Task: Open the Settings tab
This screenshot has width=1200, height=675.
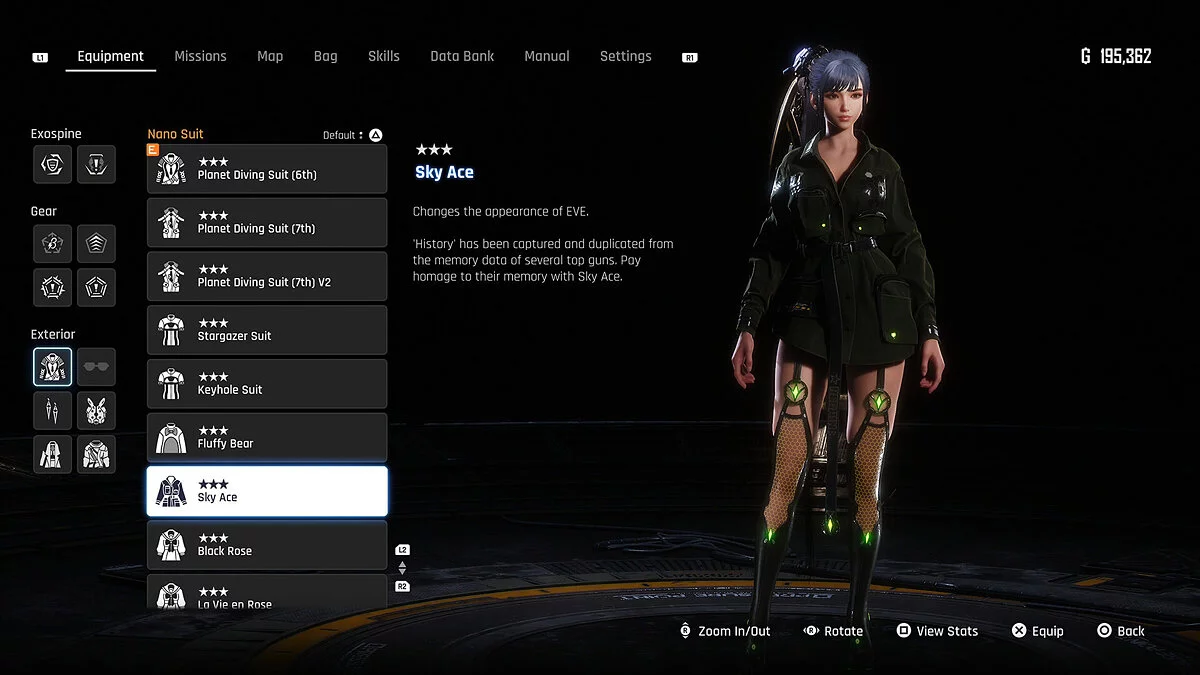Action: (625, 56)
